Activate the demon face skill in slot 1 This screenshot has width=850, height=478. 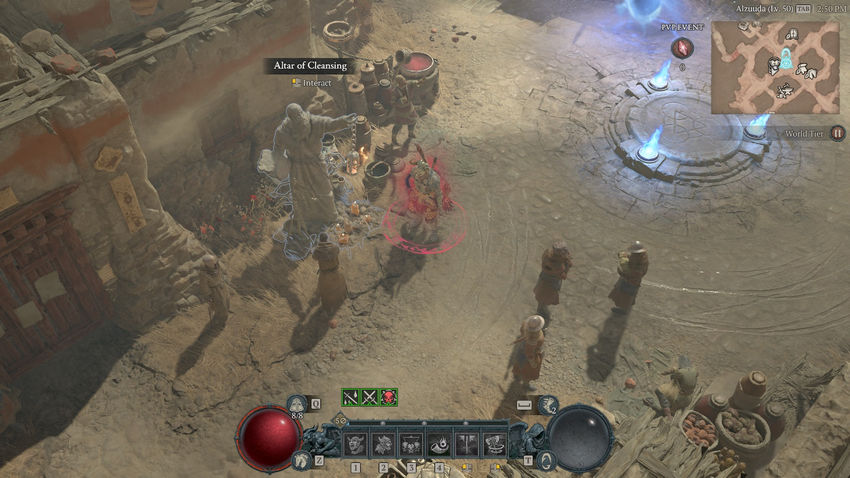(355, 443)
